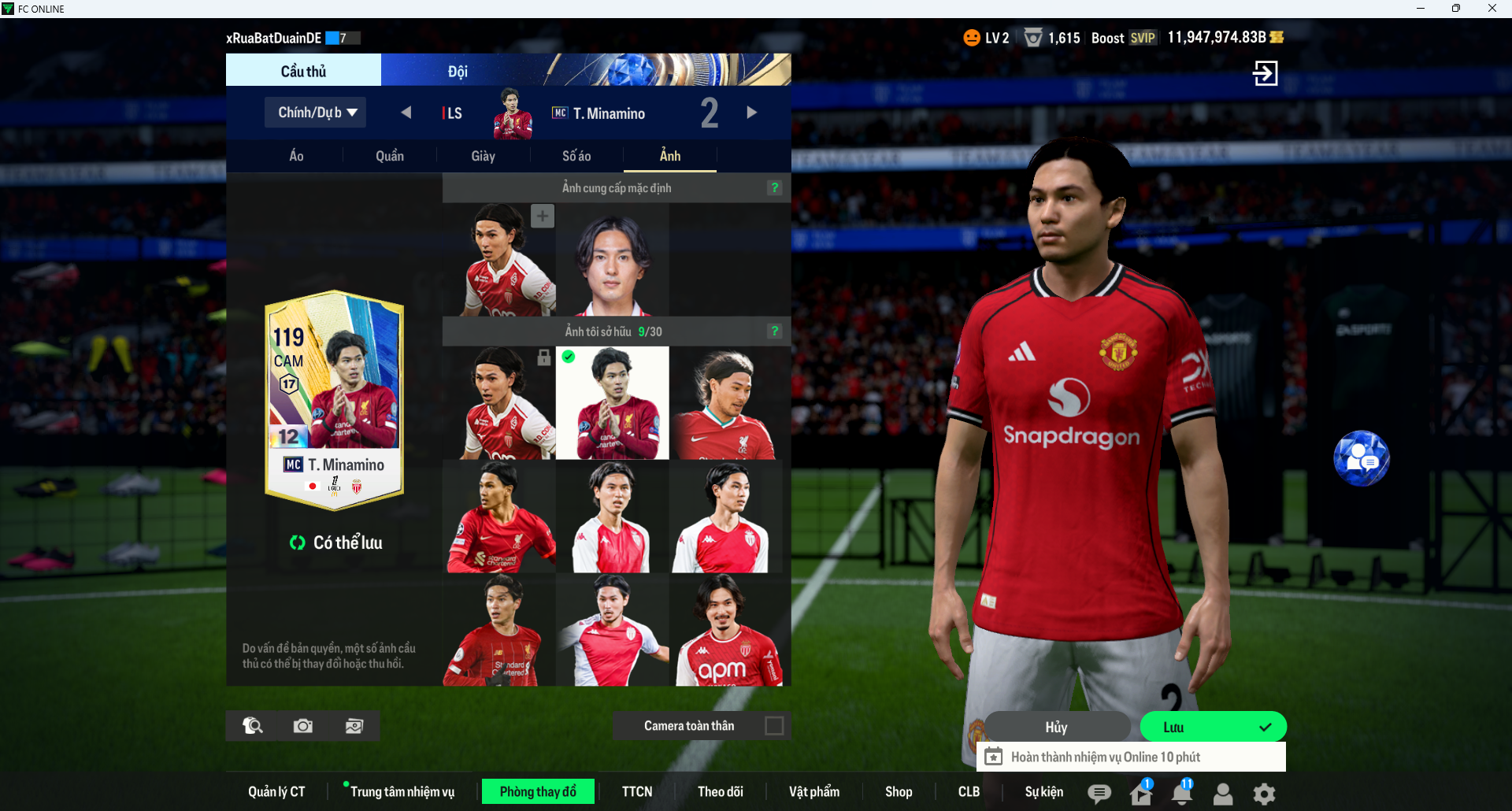Screen dimensions: 1512x811
Task: Switch to the Đội tab
Action: pos(458,71)
